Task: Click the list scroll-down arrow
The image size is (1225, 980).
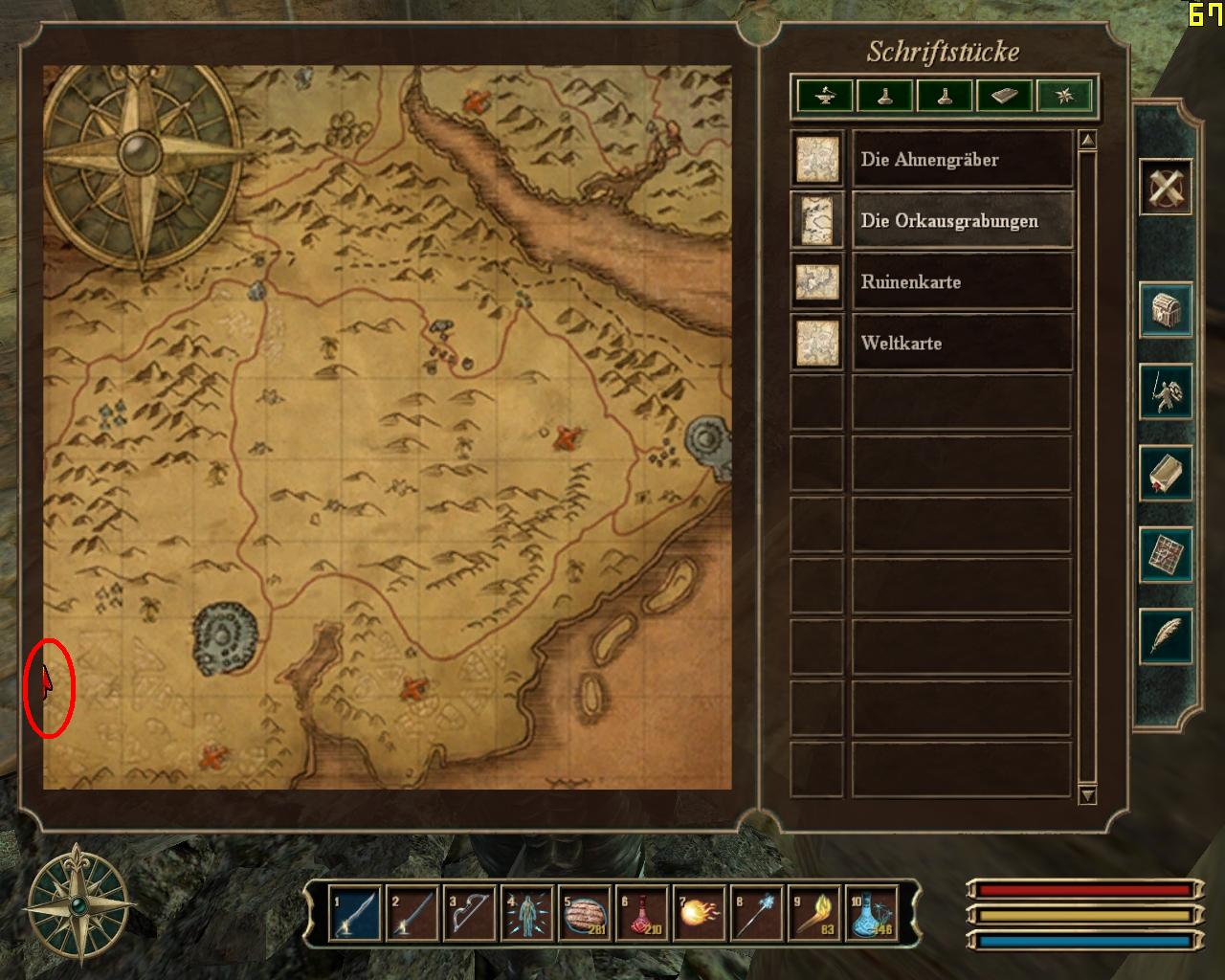Action: coord(1087,794)
